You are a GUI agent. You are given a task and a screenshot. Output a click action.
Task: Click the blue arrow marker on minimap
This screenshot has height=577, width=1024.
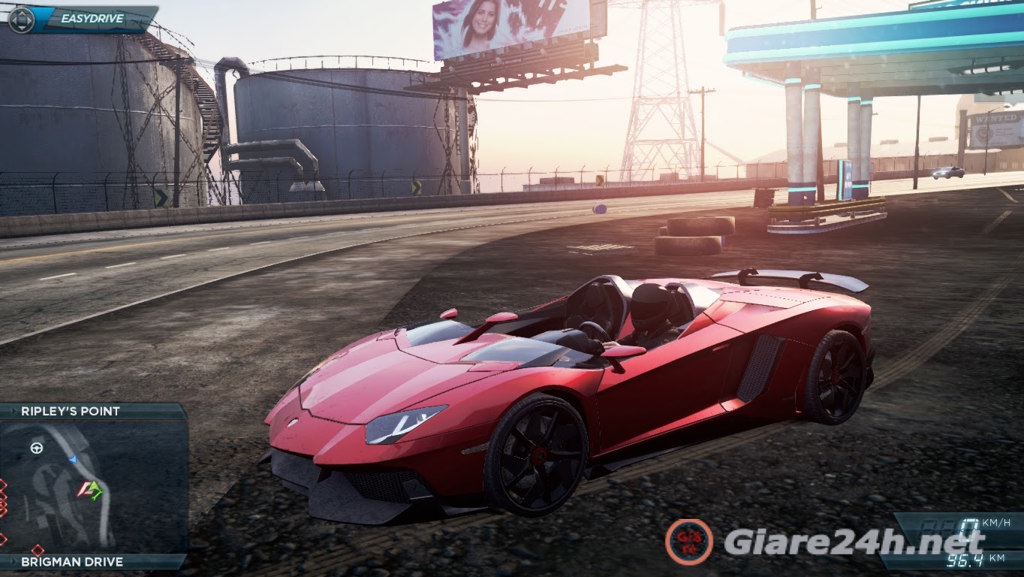73,459
